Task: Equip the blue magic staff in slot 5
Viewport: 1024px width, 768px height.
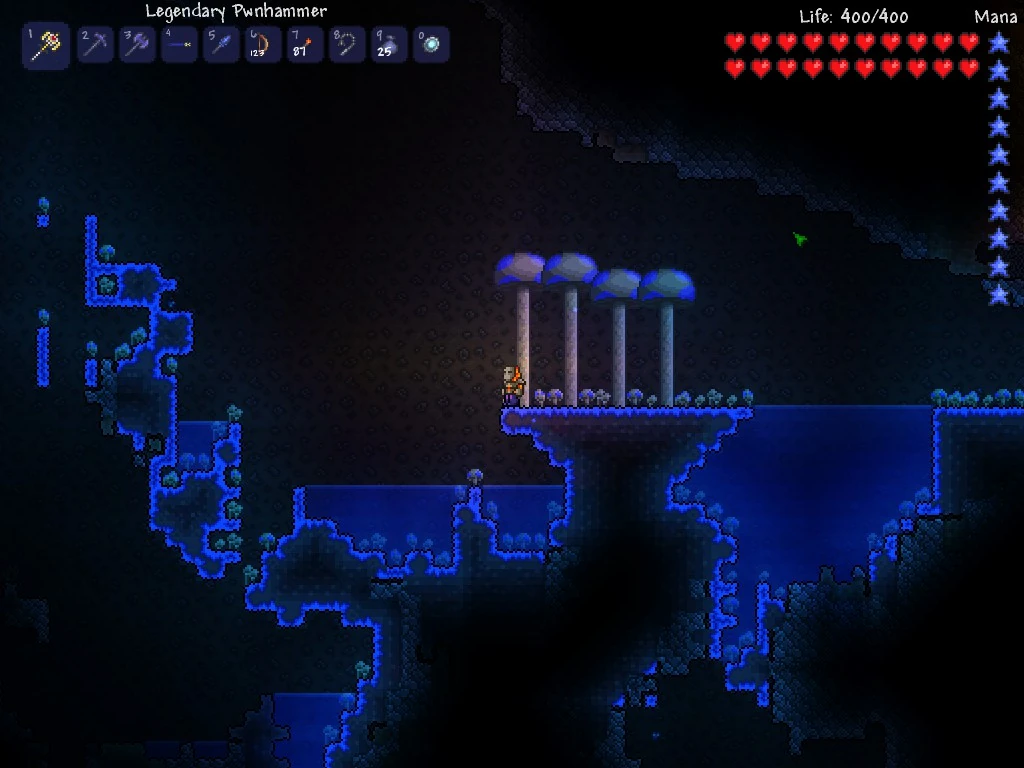Action: 222,45
